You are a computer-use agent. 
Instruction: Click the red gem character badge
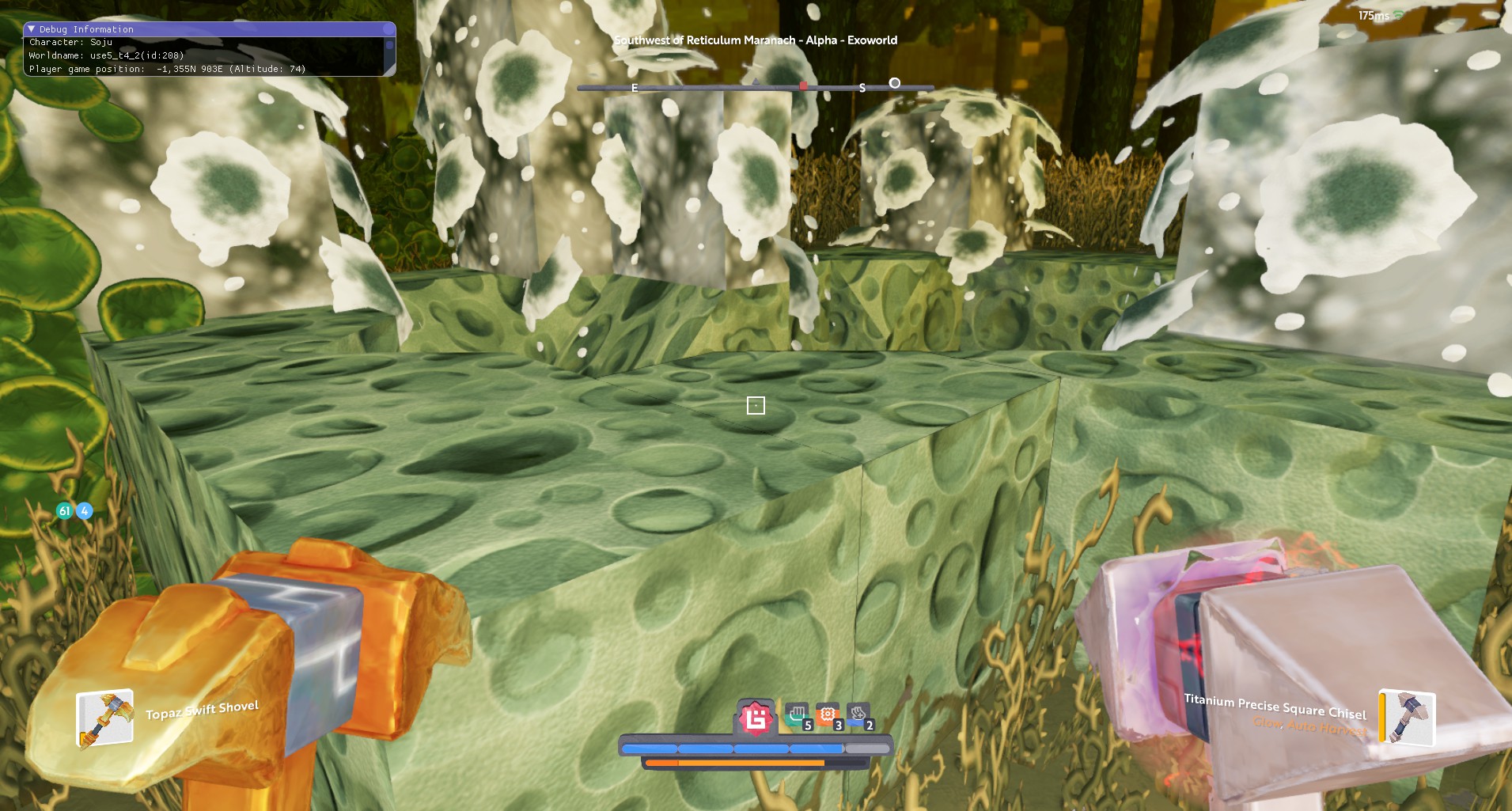pyautogui.click(x=756, y=718)
